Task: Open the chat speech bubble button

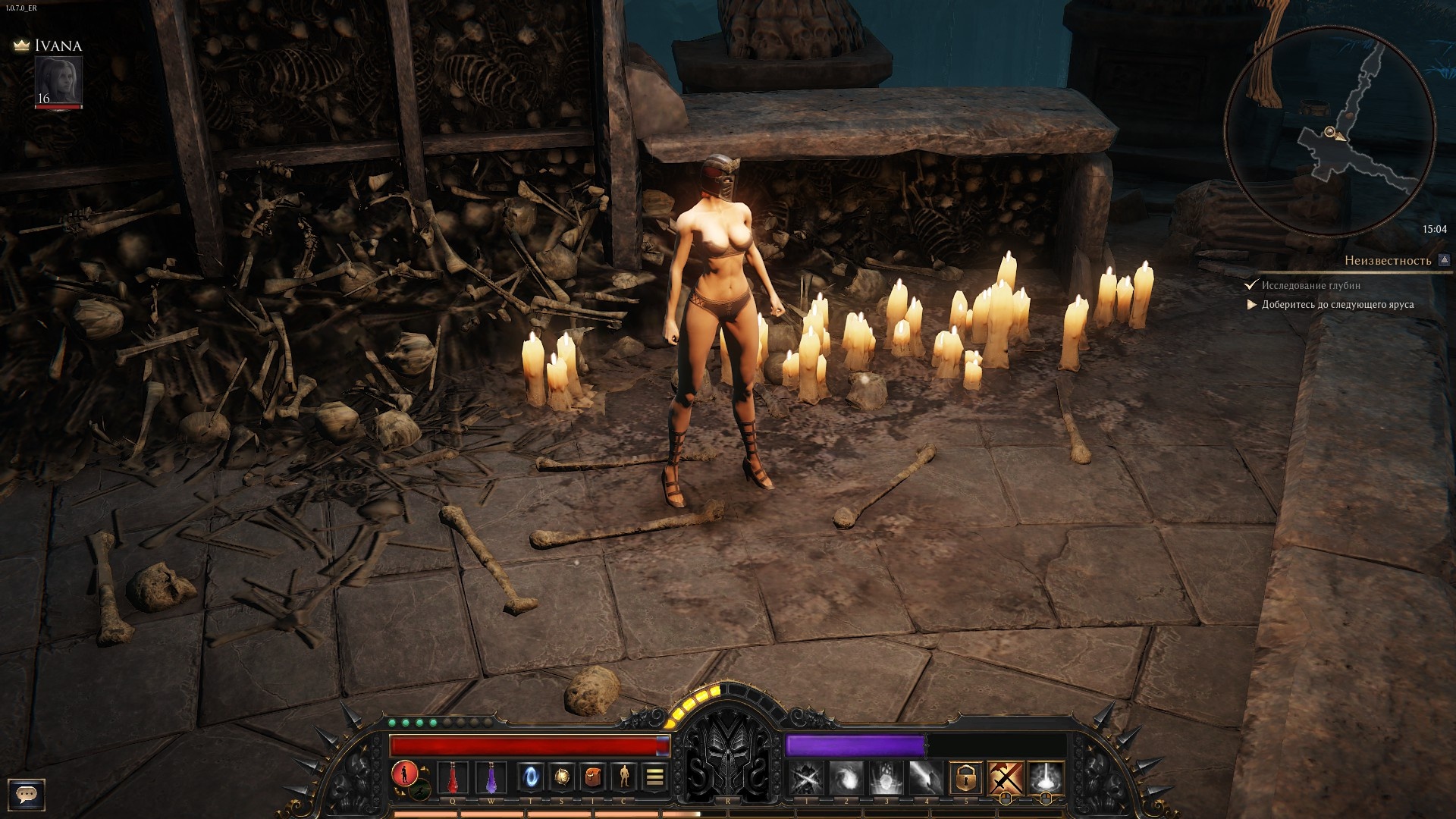Action: pyautogui.click(x=27, y=794)
